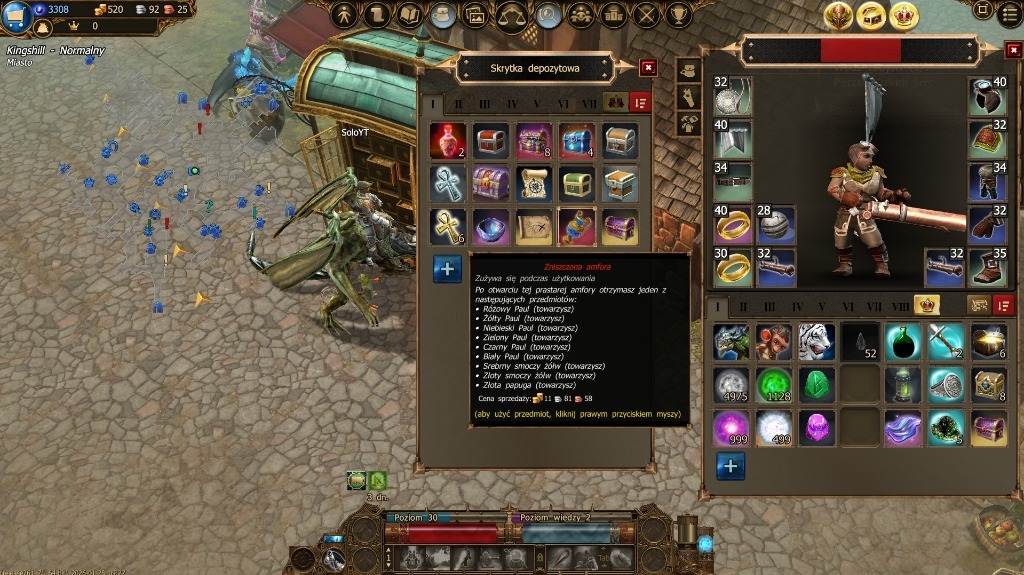Viewport: 1024px width, 575px height.
Task: Select the equipped boots slot
Action: pyautogui.click(x=987, y=267)
